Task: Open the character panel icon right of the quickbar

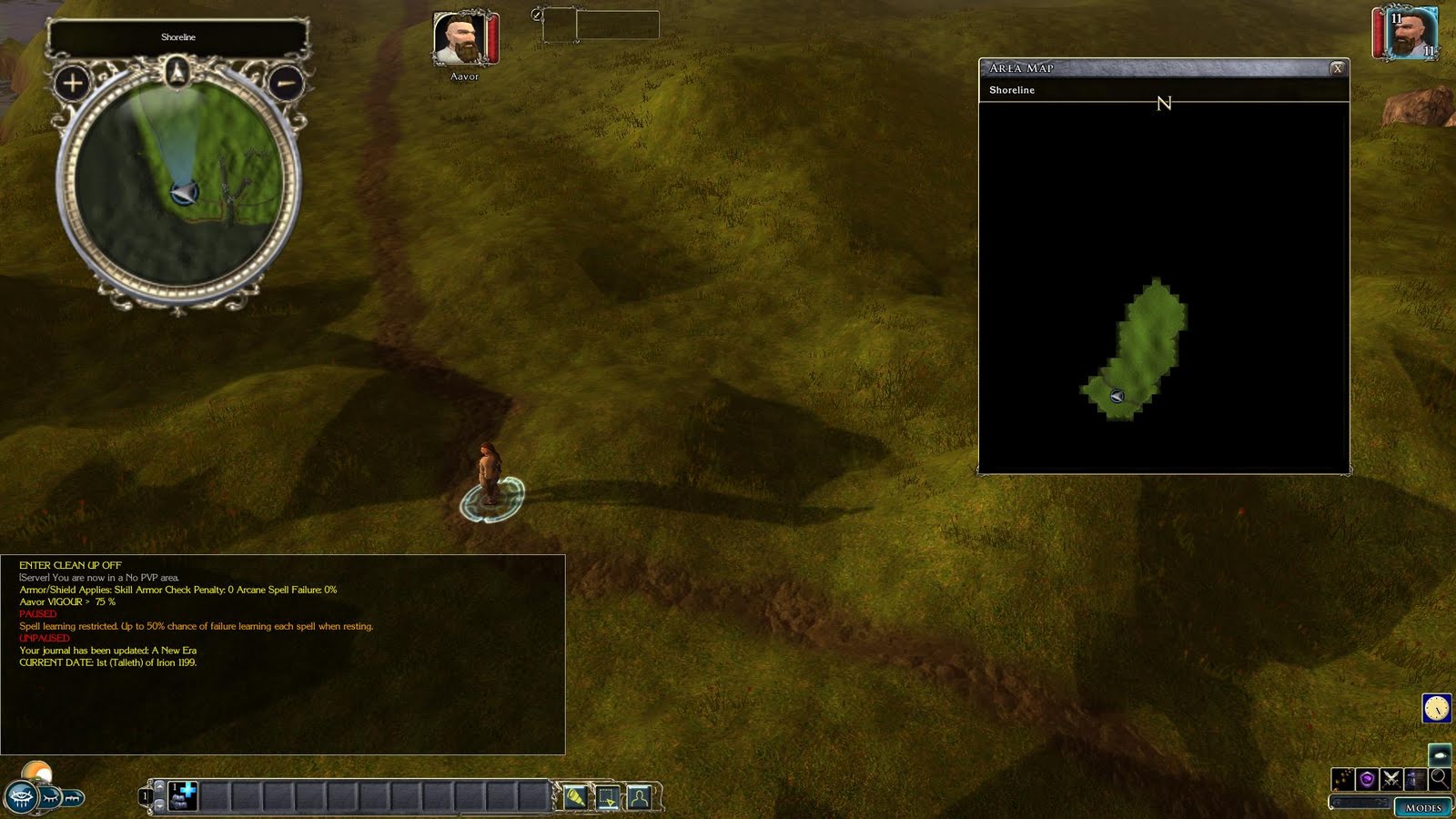Action: click(x=640, y=796)
